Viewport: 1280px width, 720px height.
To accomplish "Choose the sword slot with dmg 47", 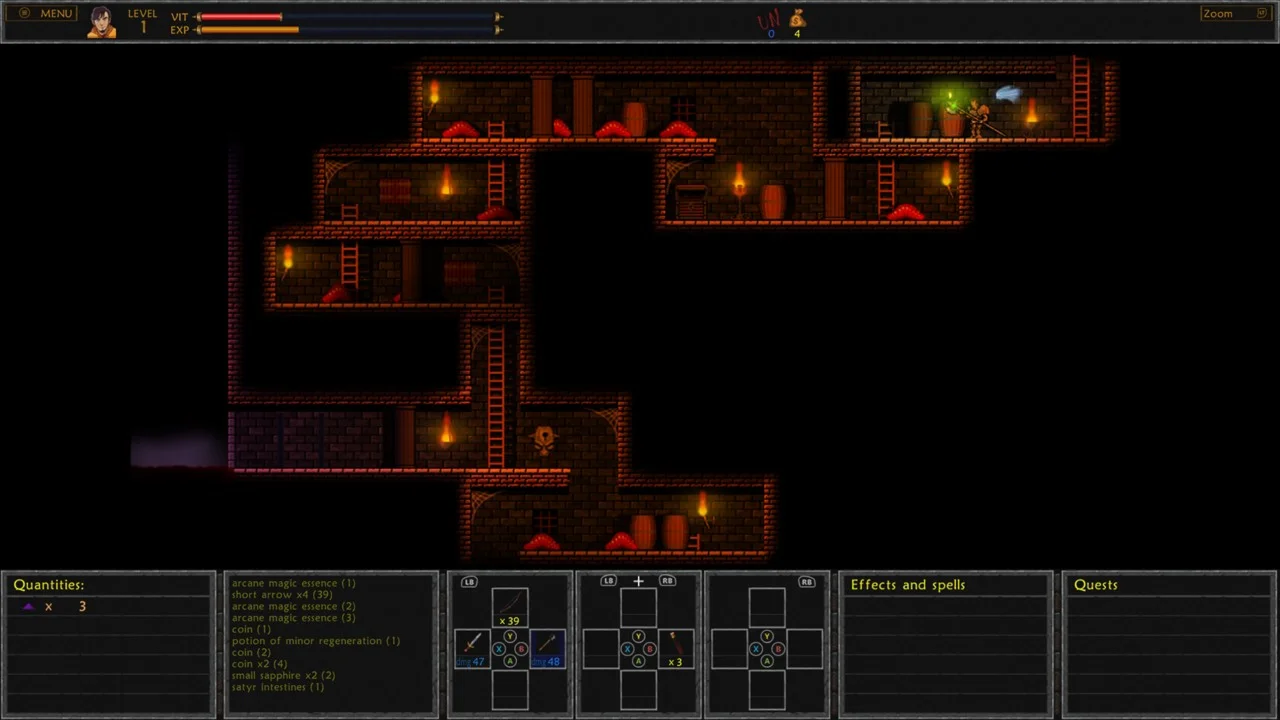I will [x=472, y=647].
